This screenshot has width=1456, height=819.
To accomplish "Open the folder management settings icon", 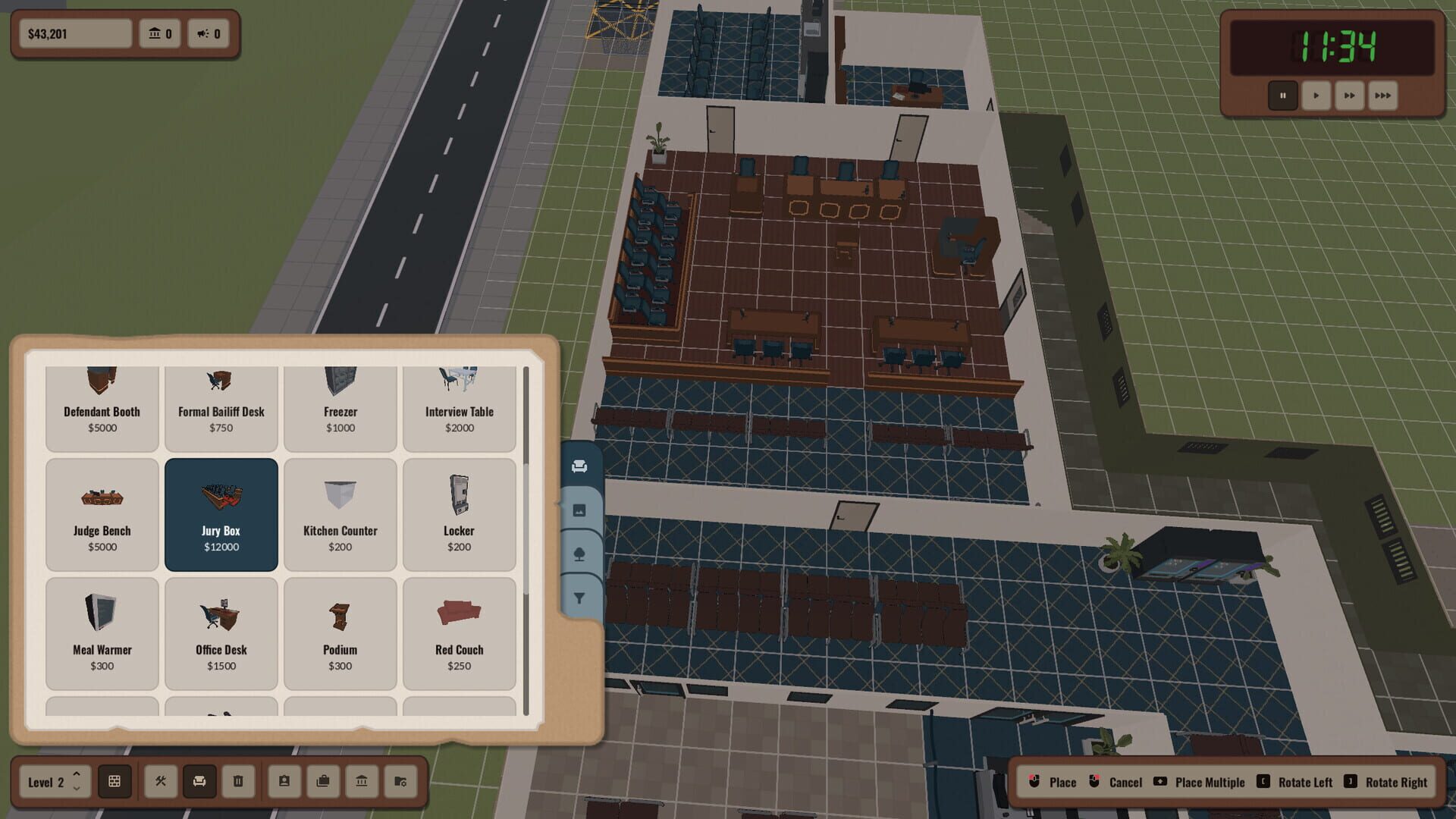I will (x=401, y=782).
